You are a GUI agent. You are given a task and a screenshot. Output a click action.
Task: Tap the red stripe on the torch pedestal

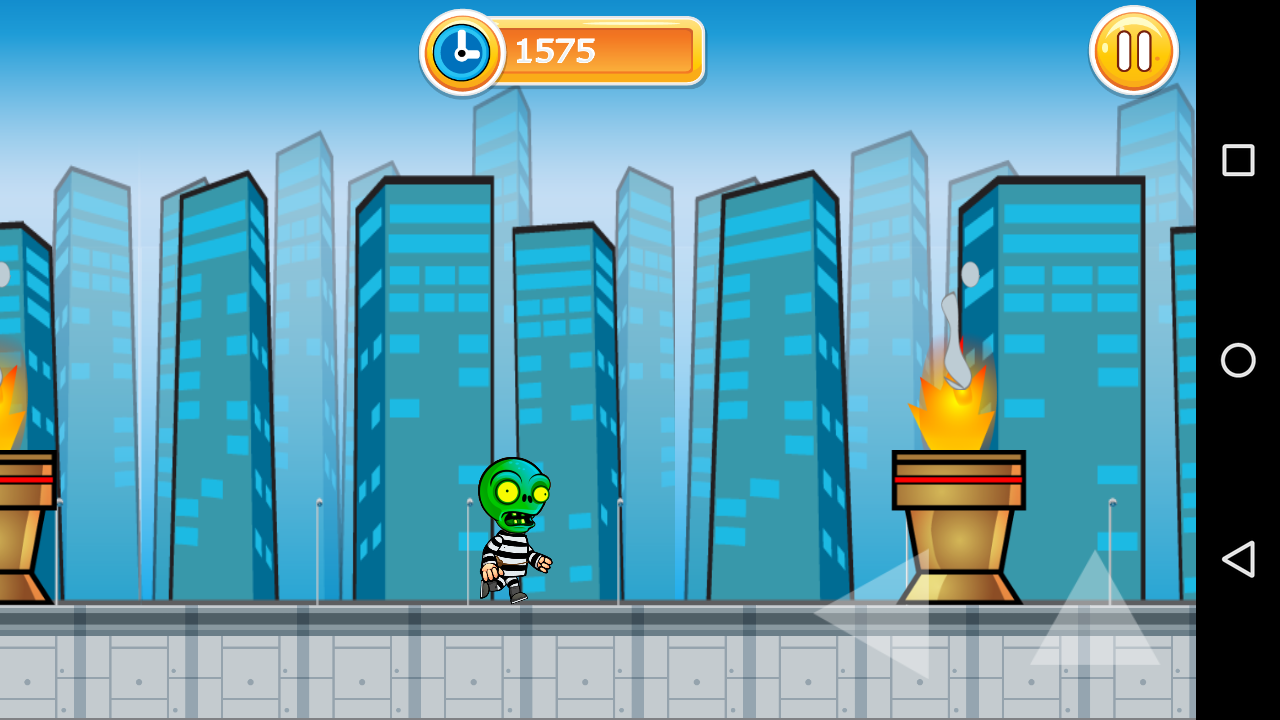coord(957,480)
